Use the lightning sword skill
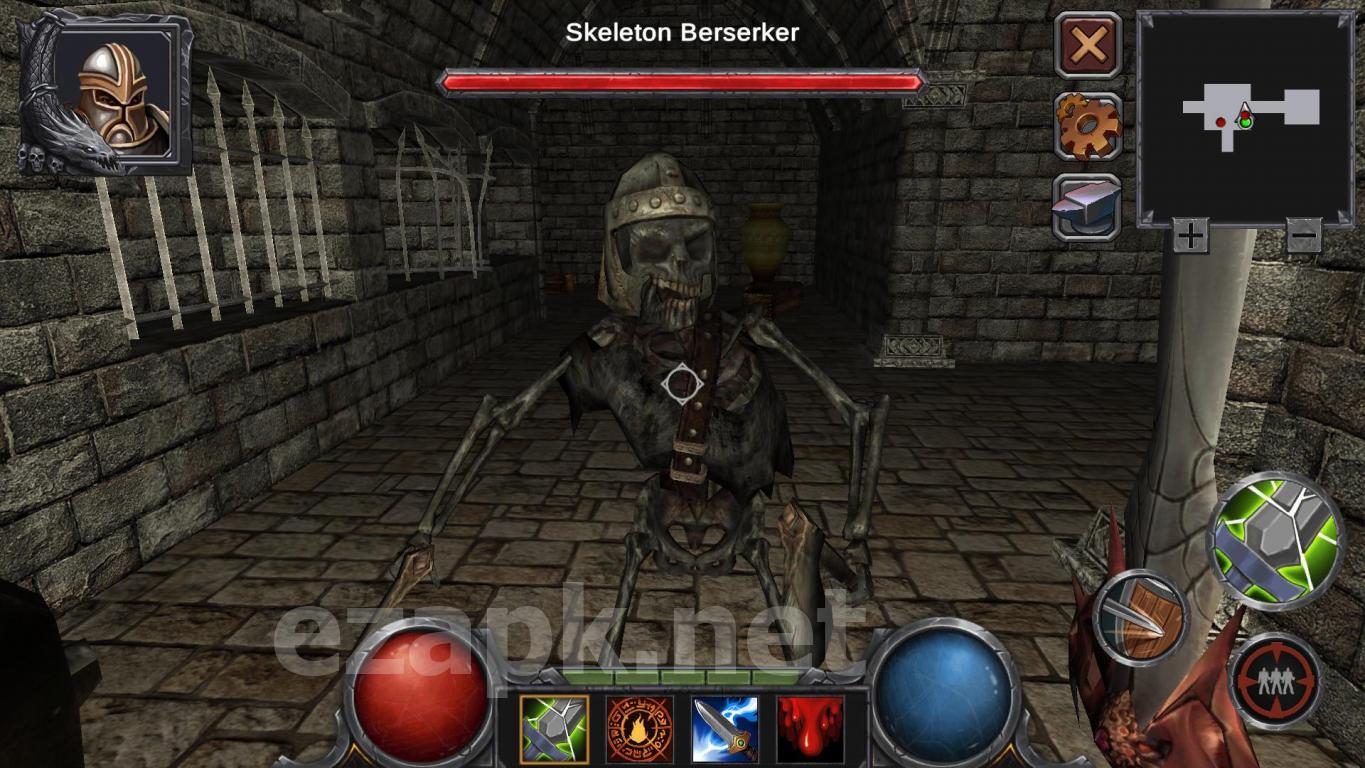 [x=725, y=730]
